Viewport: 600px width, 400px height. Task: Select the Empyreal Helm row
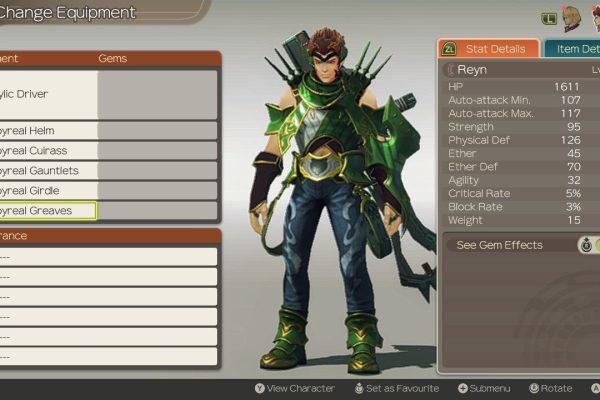(x=50, y=131)
